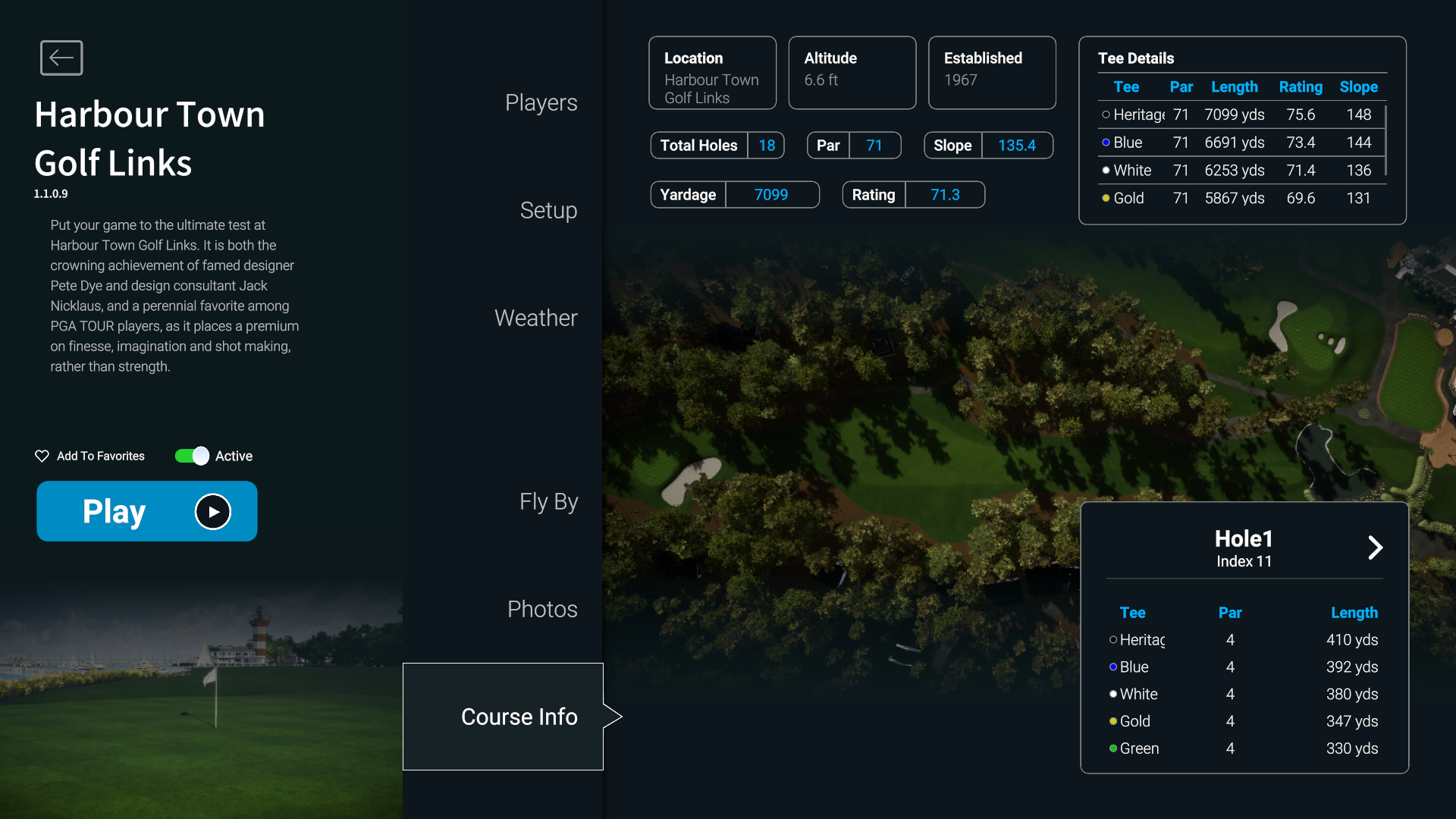
Task: Click the course preview photo at bottom left
Action: 201,698
